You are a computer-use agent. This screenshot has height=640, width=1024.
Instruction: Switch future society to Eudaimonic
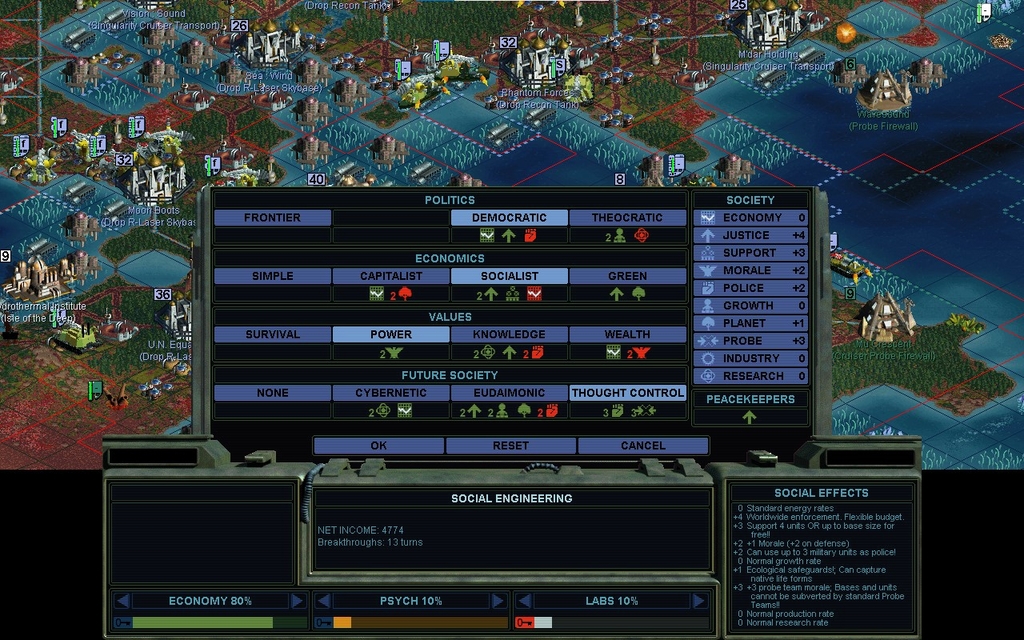point(509,393)
